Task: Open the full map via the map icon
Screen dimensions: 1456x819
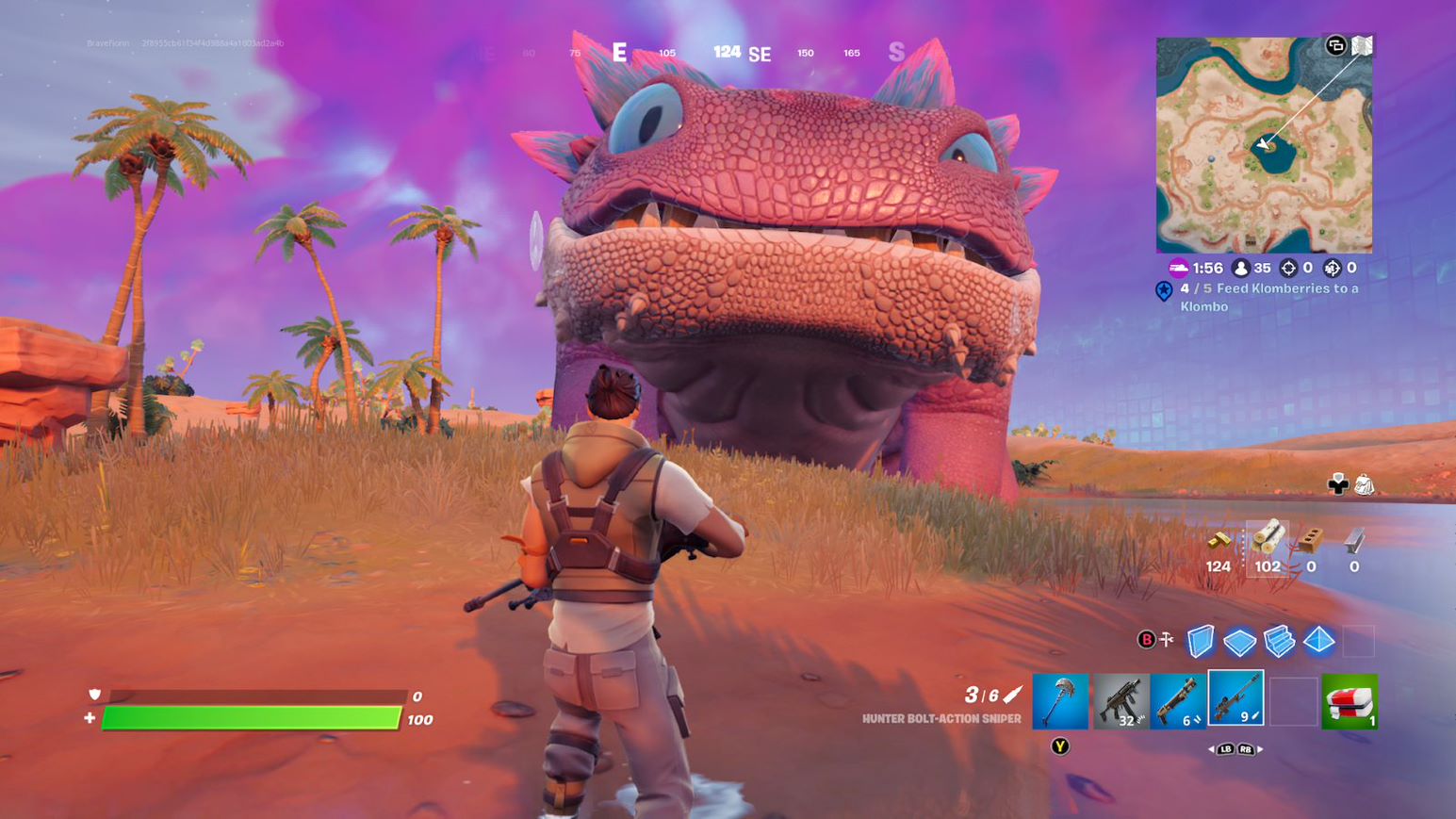Action: (x=1360, y=47)
